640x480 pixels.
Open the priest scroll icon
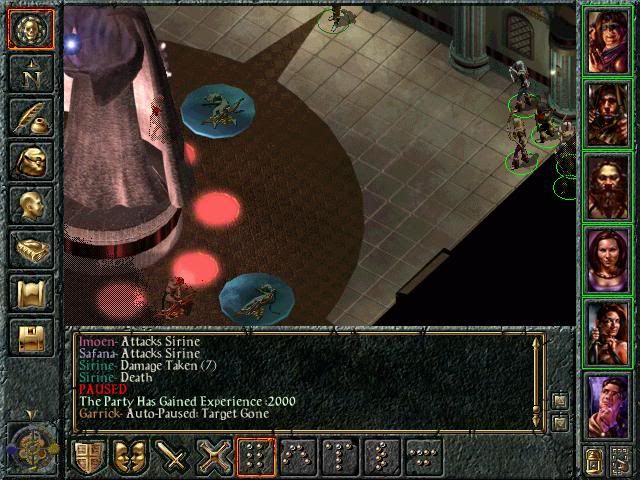[x=31, y=293]
